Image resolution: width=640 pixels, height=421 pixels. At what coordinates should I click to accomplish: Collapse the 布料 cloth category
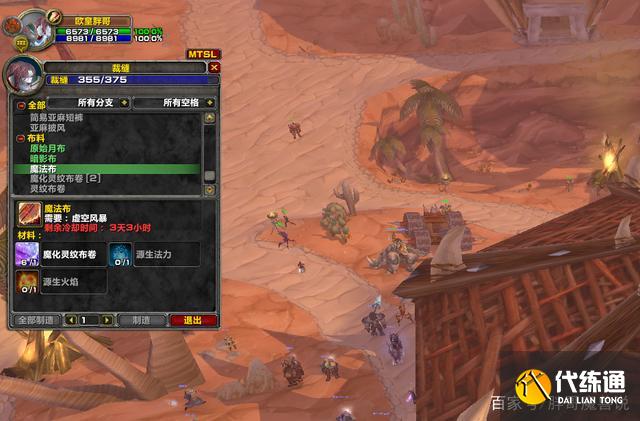(x=21, y=138)
